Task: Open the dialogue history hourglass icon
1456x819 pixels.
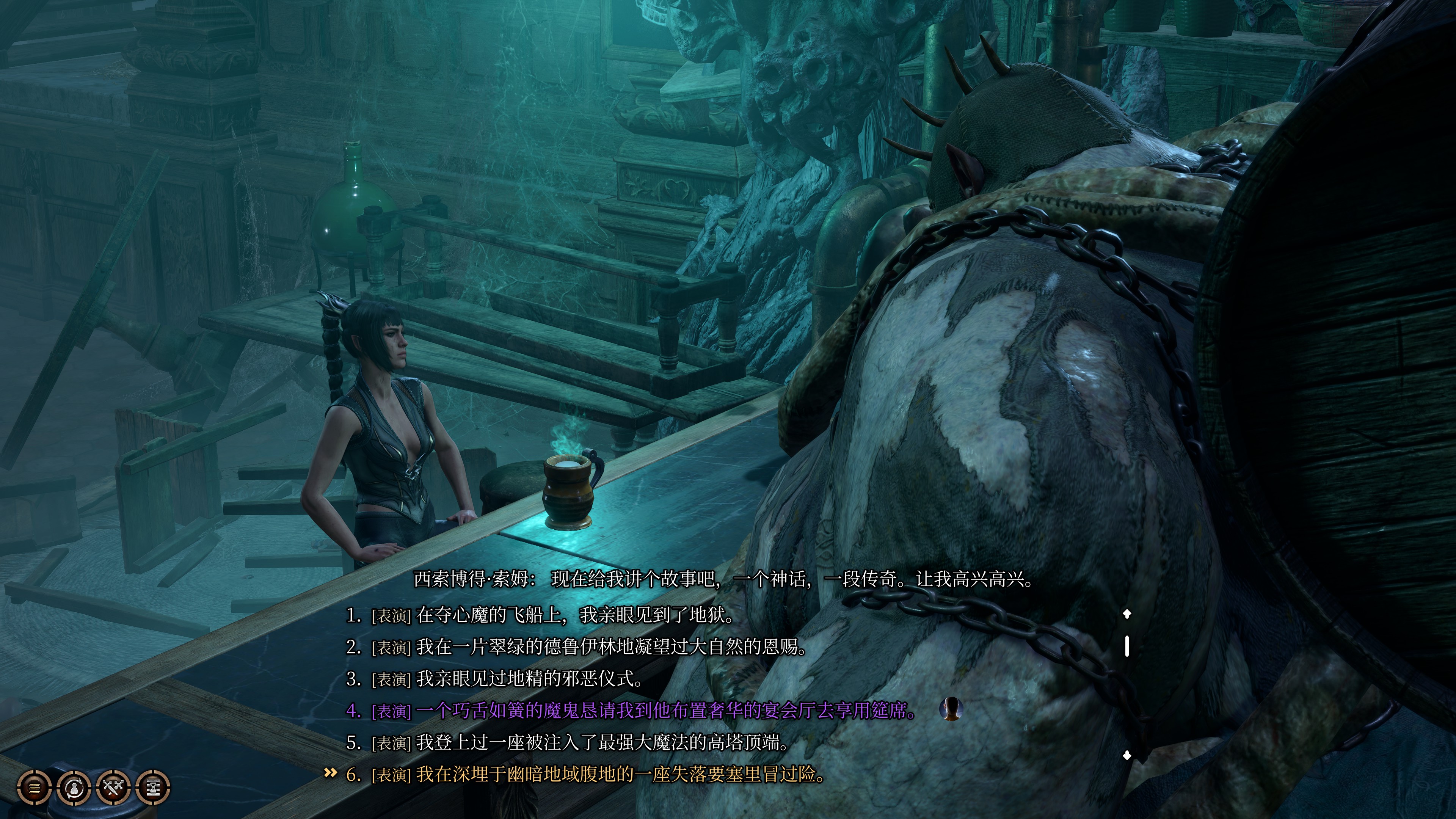Action: click(153, 787)
